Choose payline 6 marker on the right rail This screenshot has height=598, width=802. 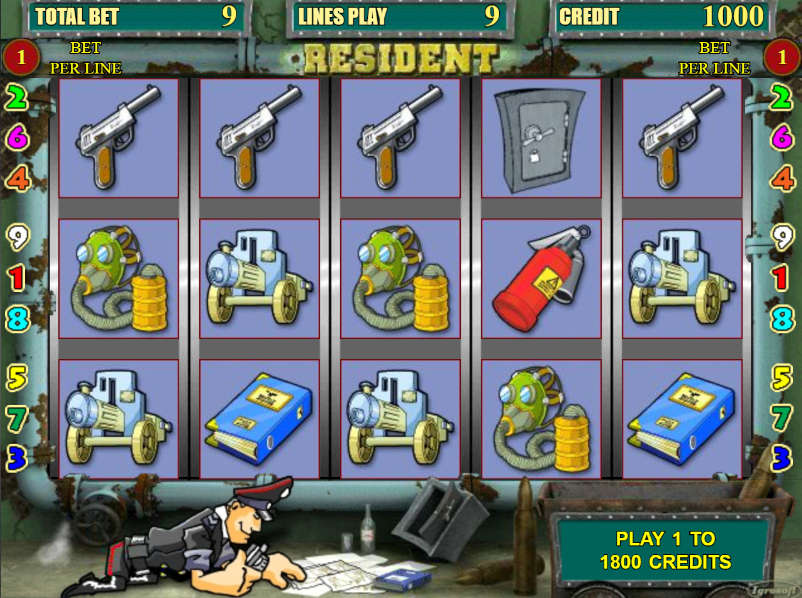click(783, 138)
